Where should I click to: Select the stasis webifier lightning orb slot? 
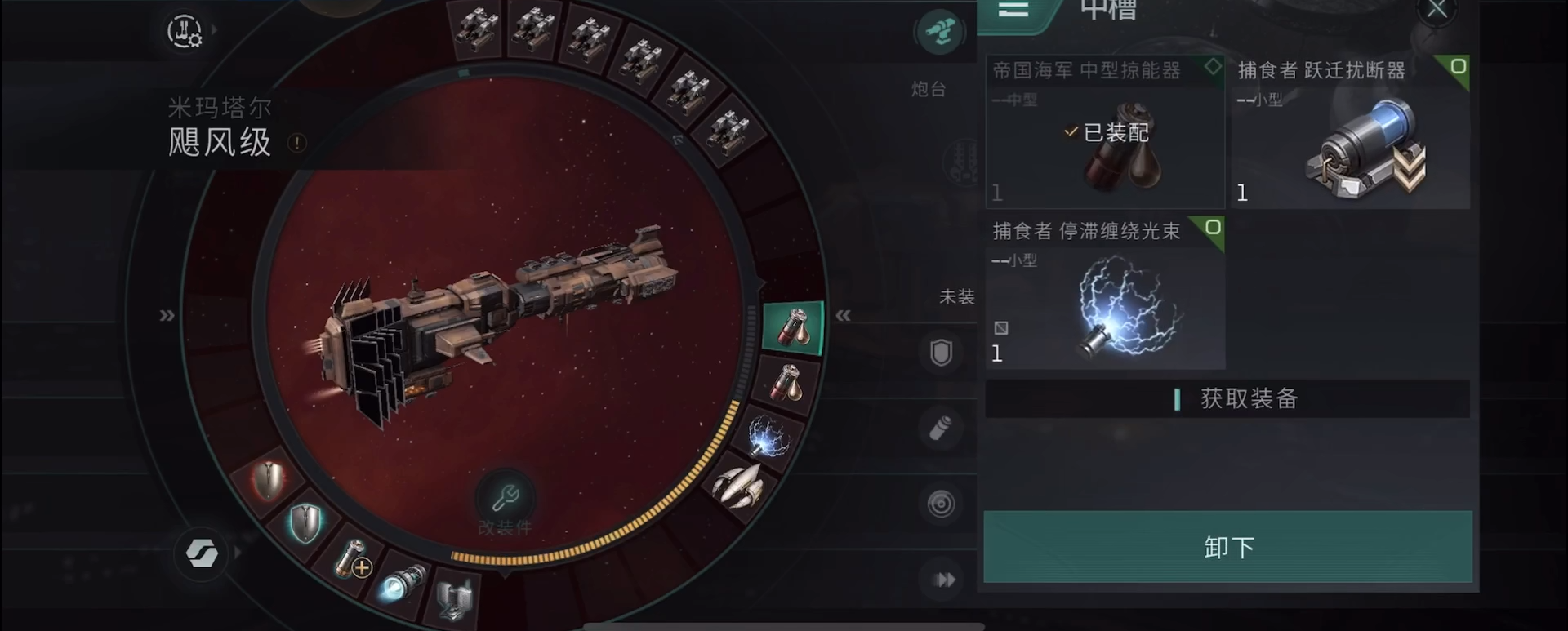pos(768,437)
